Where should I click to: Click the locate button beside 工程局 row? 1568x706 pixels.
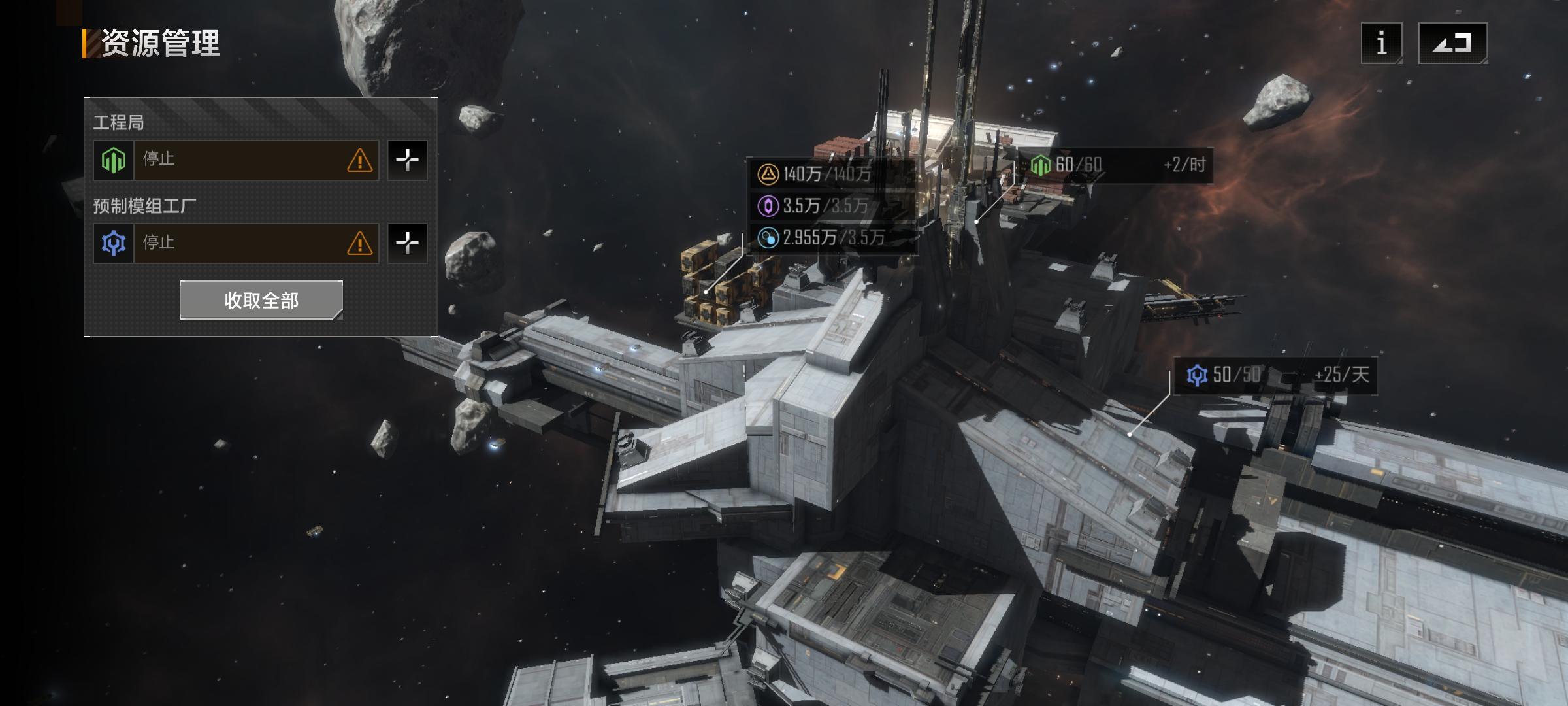[x=407, y=160]
